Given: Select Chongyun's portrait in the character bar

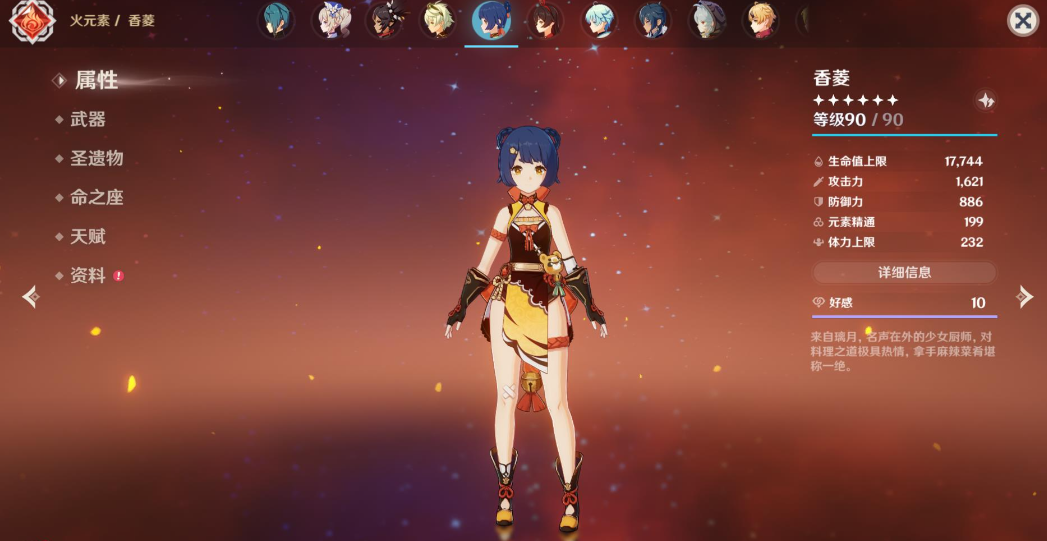Looking at the screenshot, I should [x=599, y=20].
